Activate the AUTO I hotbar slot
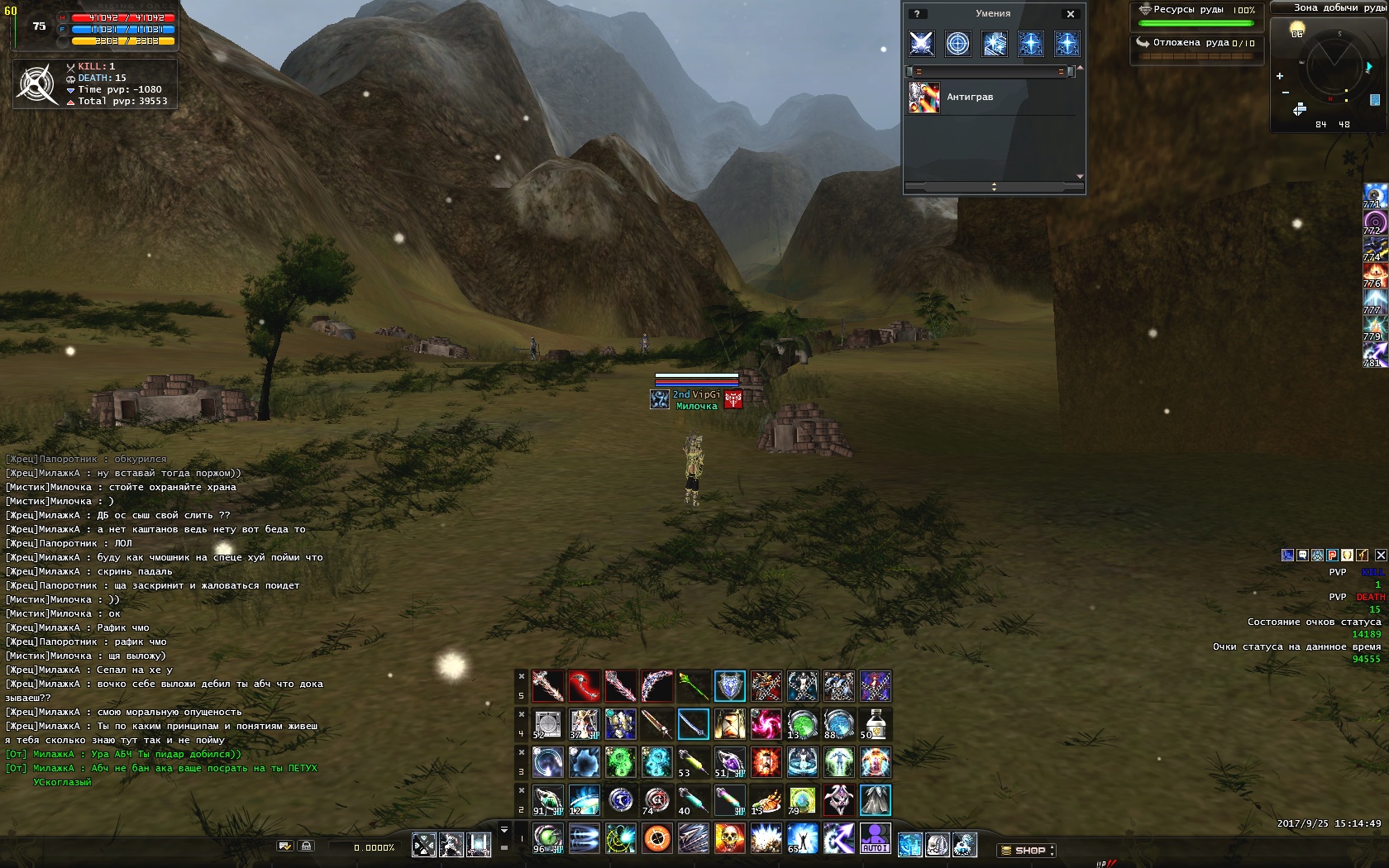This screenshot has width=1389, height=868. click(875, 838)
